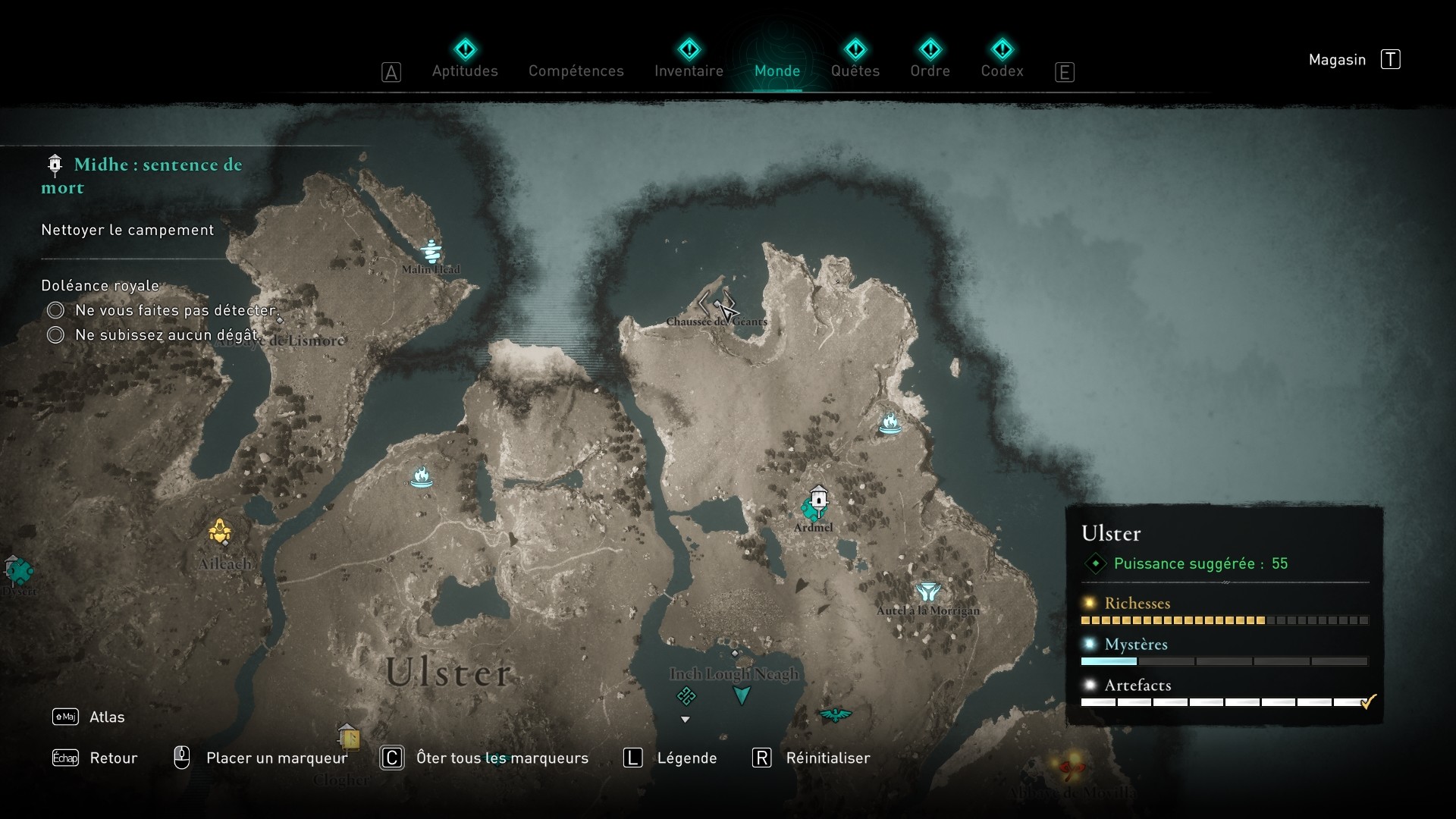Open the Atlas view

pos(108,717)
